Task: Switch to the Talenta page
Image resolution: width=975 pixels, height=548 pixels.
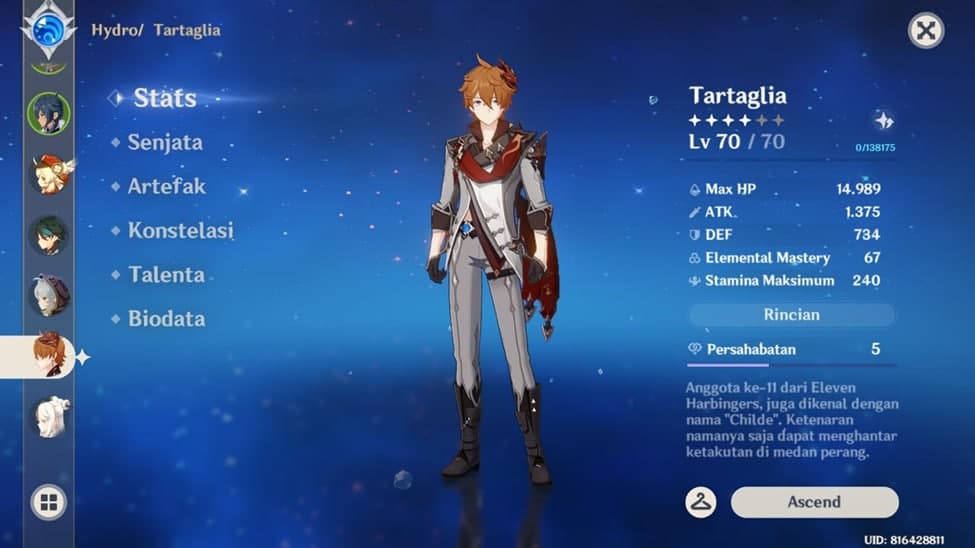Action: pyautogui.click(x=166, y=274)
